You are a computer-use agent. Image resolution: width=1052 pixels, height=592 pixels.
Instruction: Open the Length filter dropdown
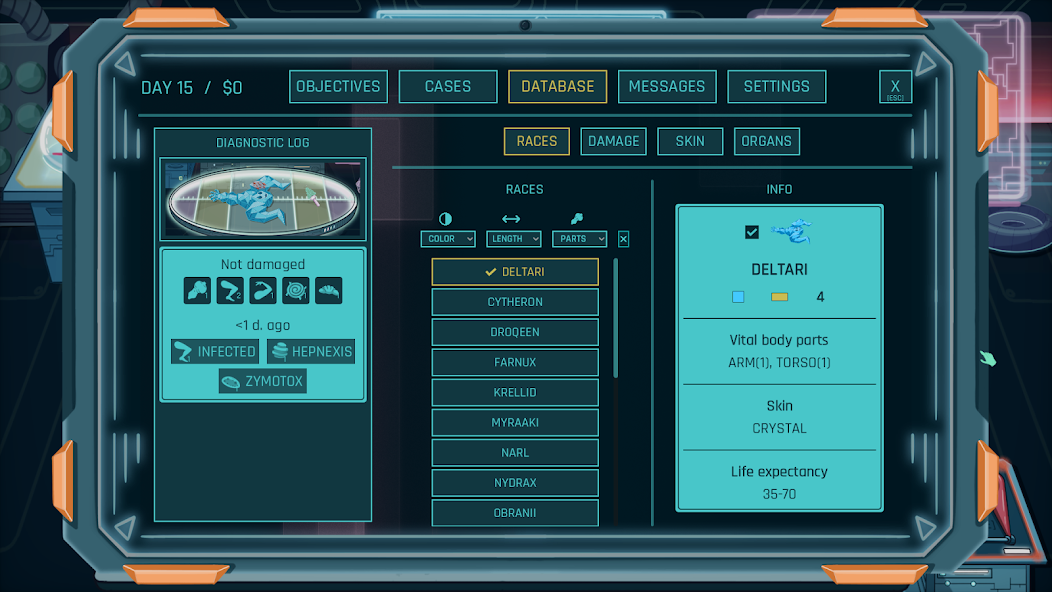pyautogui.click(x=513, y=239)
